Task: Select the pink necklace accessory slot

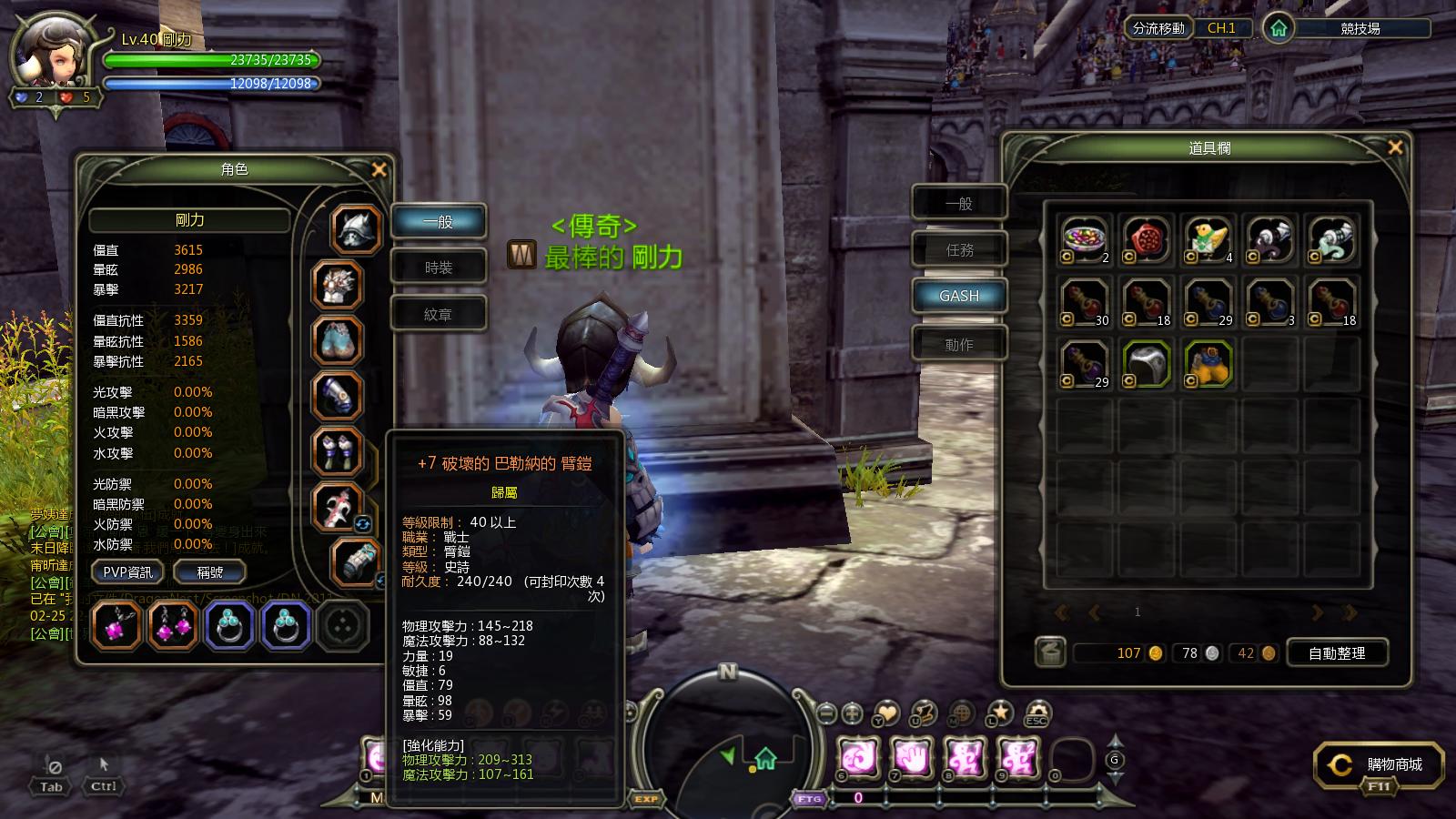Action: pos(116,626)
